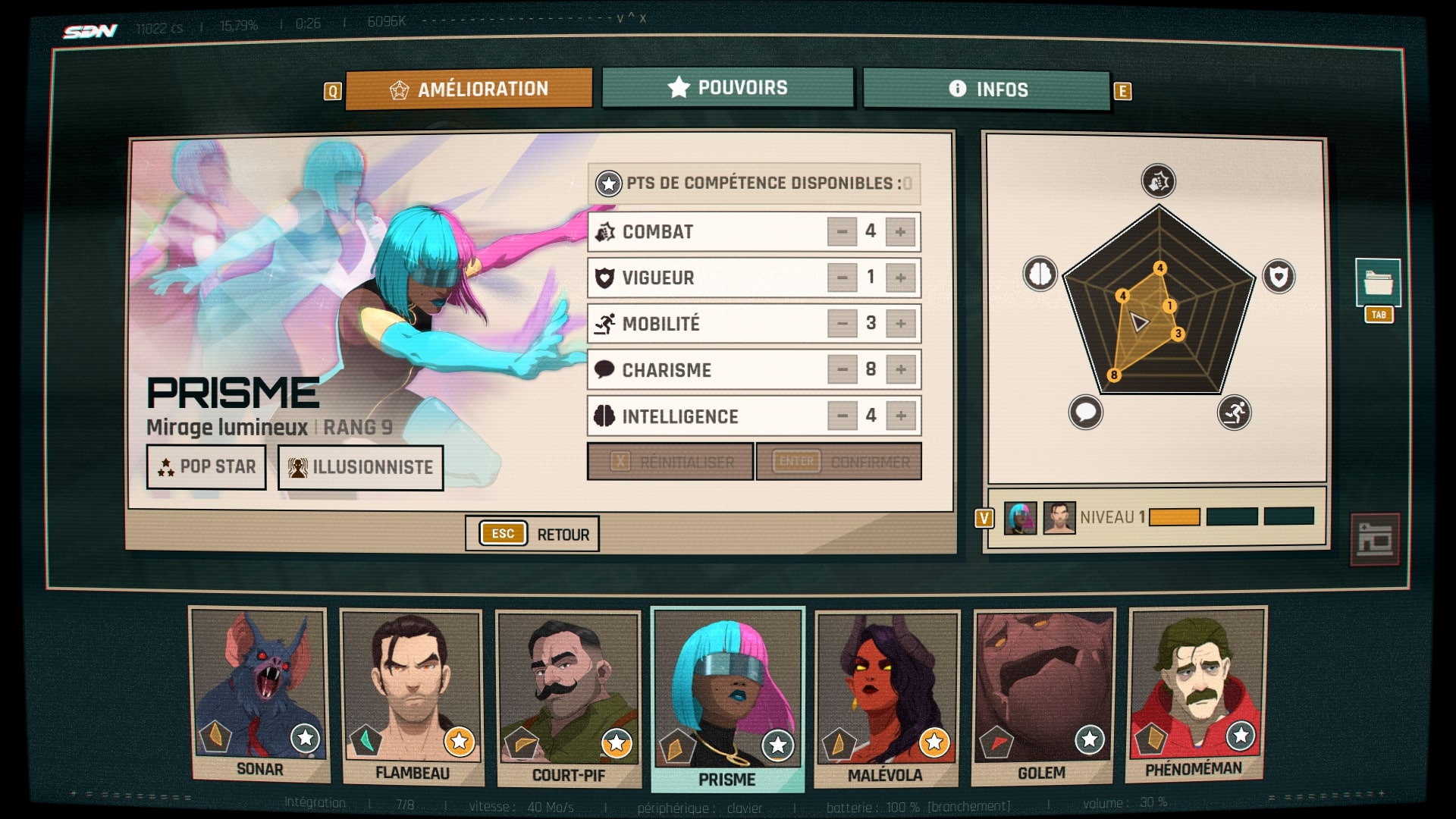Show the Pop Star trait details

[206, 467]
